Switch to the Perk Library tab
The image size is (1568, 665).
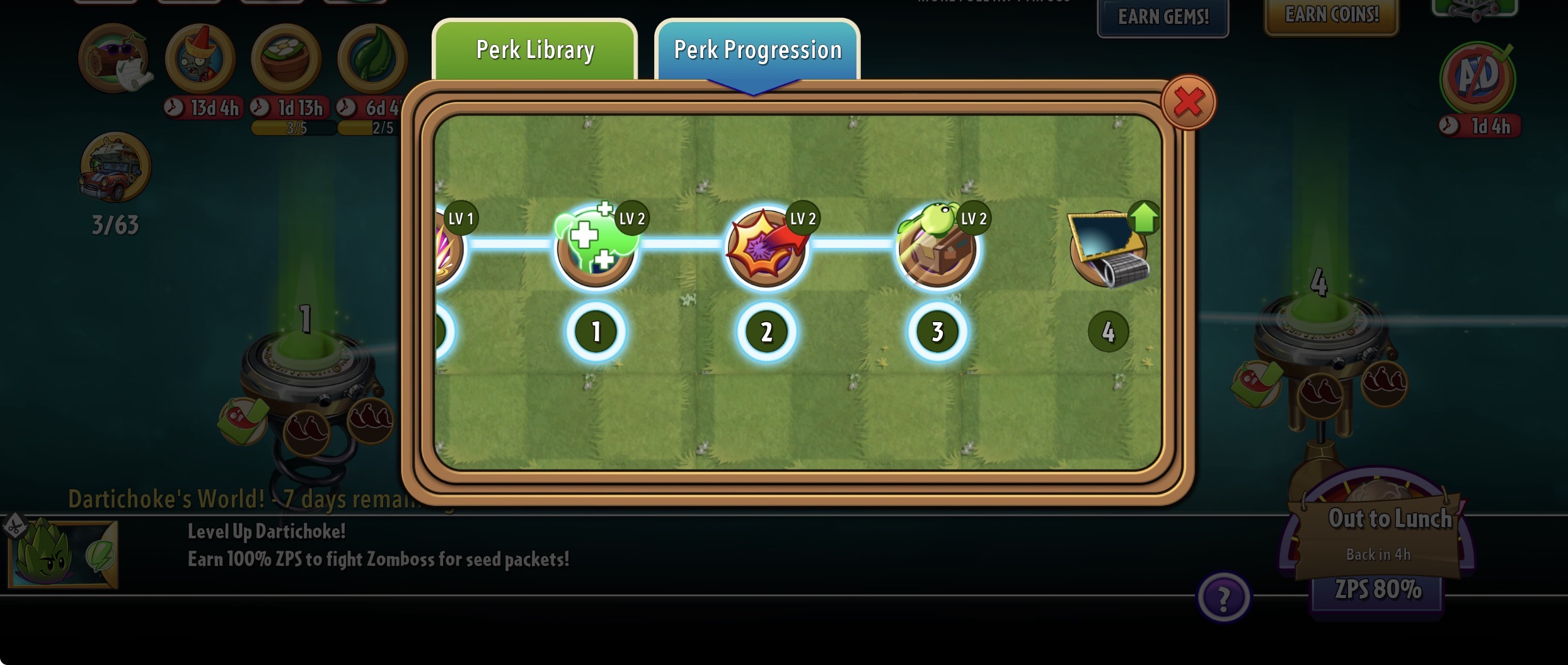(534, 50)
